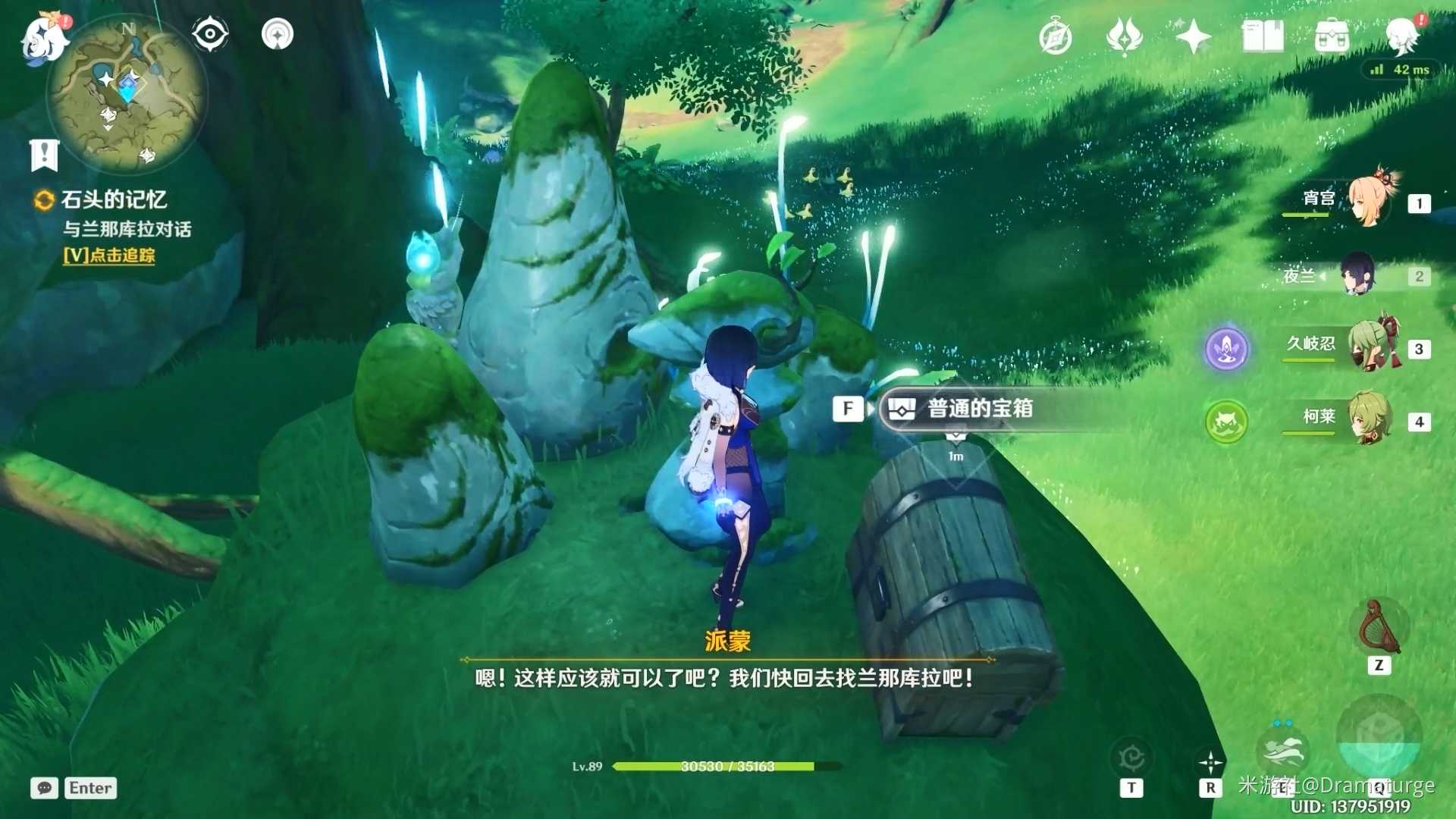
Task: Open the Events flame icon
Action: click(1125, 34)
